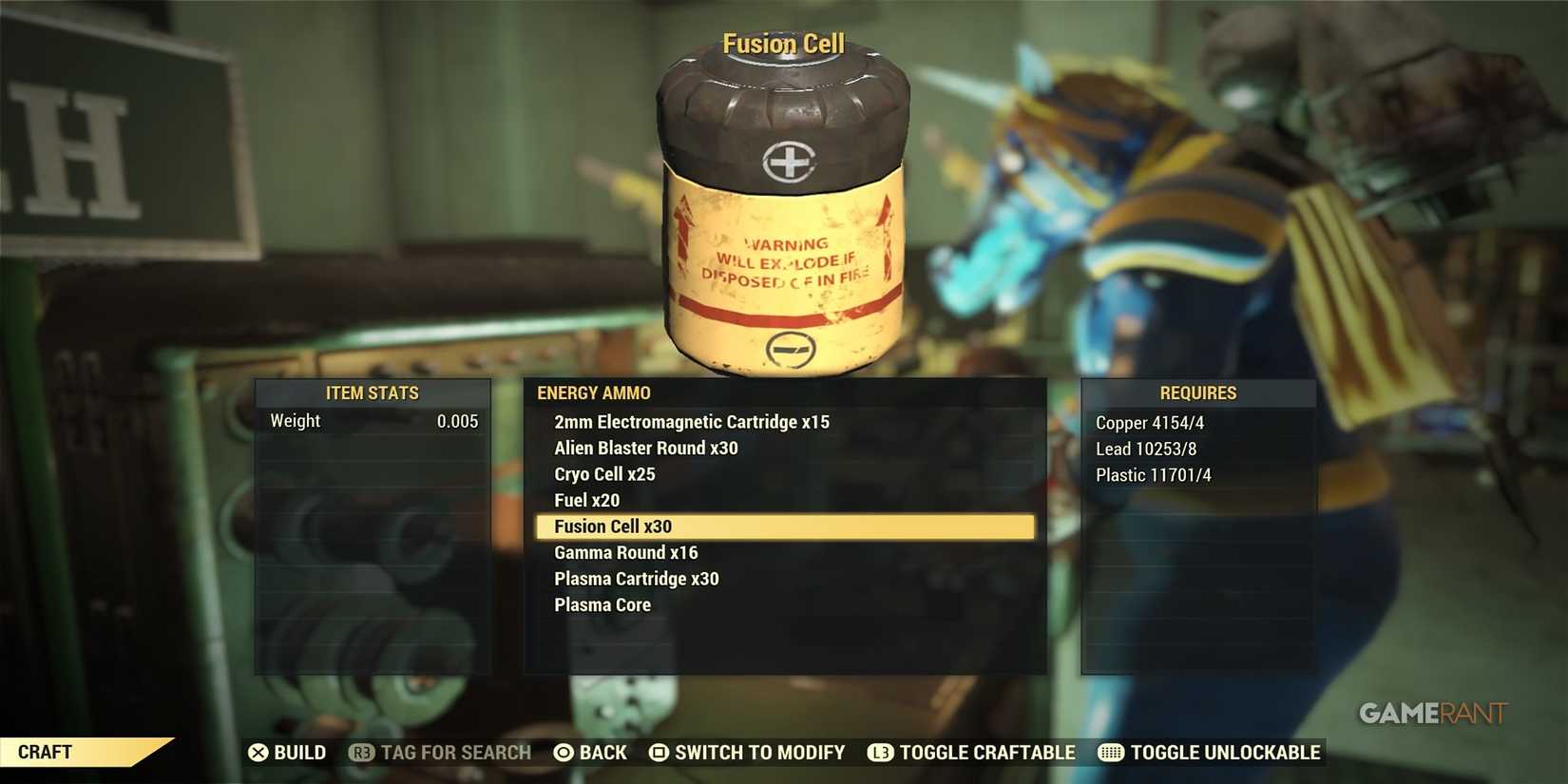This screenshot has height=784, width=1568.
Task: Expand the REQUIRES panel header
Action: [1198, 392]
